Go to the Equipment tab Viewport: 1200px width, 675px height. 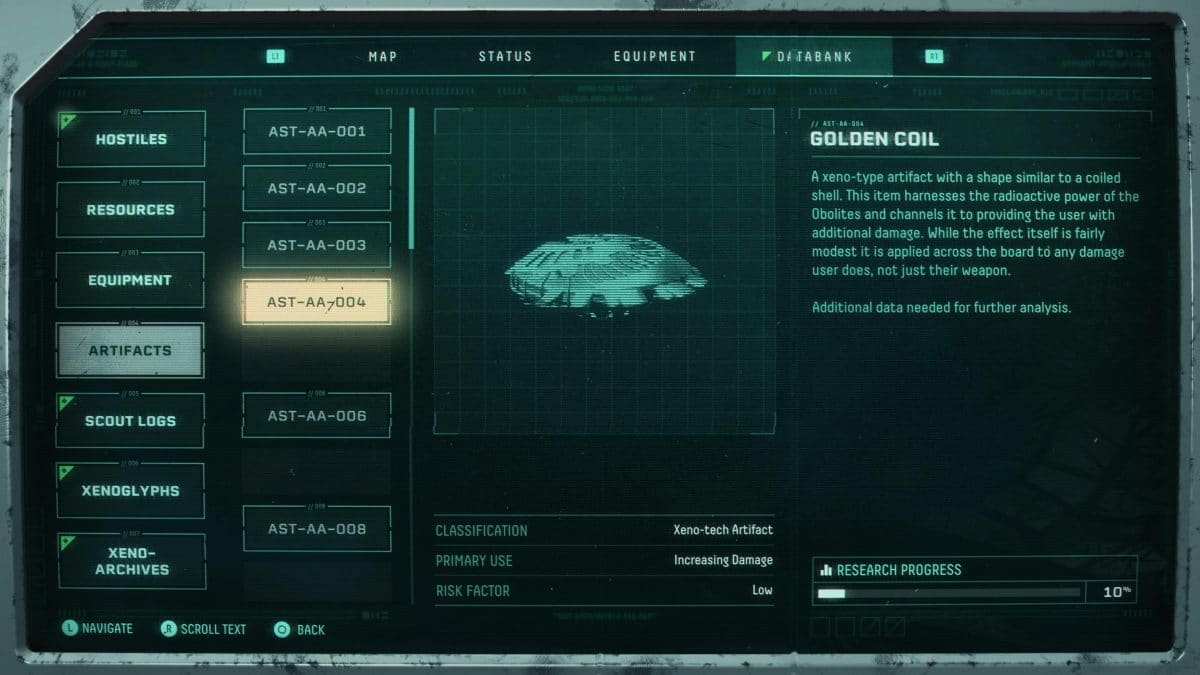click(654, 57)
